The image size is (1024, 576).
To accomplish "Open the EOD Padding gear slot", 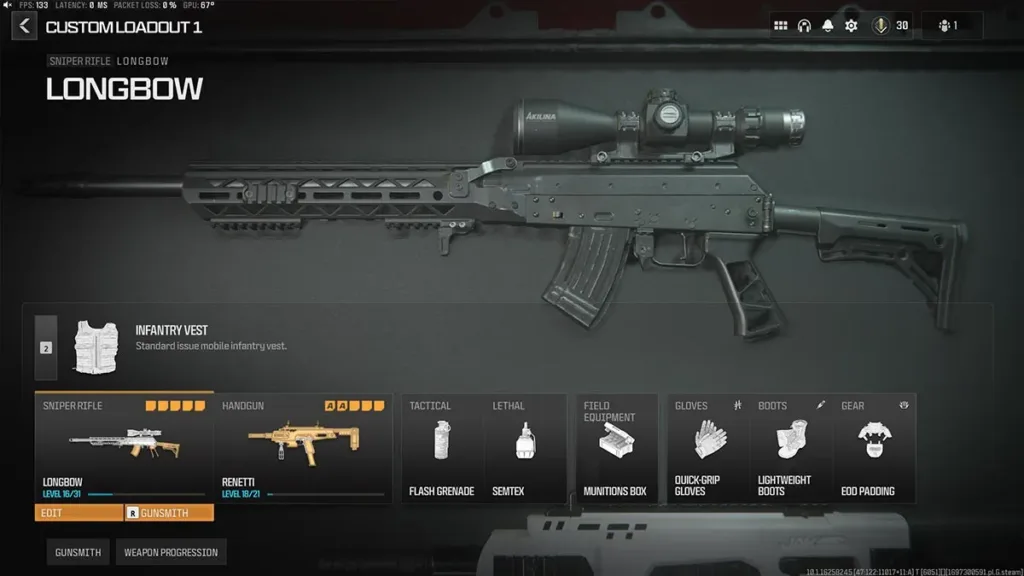I will (x=875, y=446).
